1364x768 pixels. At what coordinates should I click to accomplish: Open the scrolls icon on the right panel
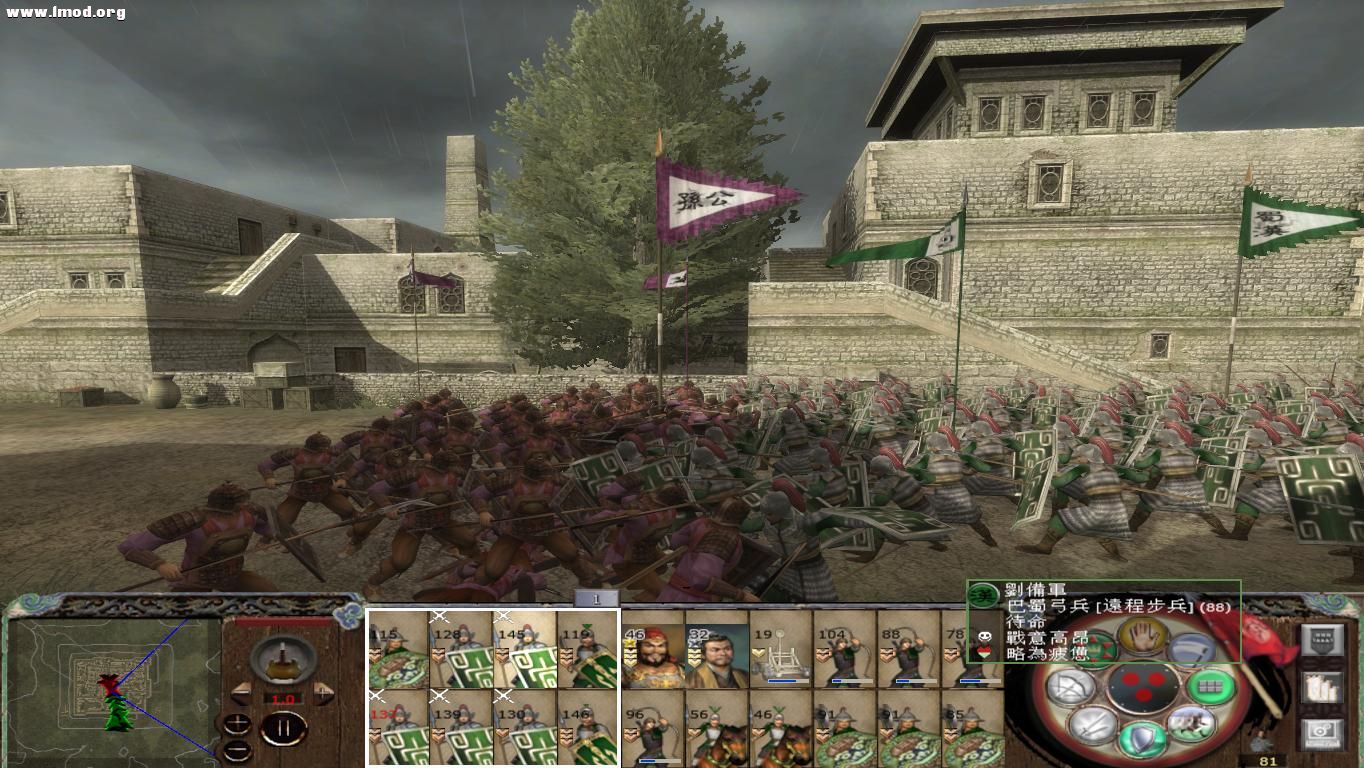[x=1321, y=686]
